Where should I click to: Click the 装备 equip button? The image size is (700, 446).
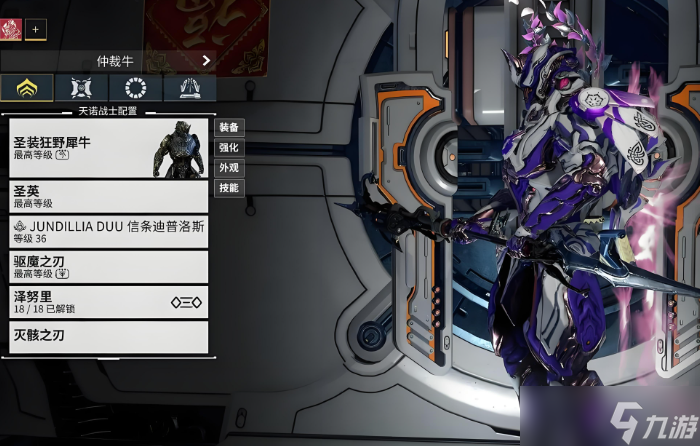[229, 128]
